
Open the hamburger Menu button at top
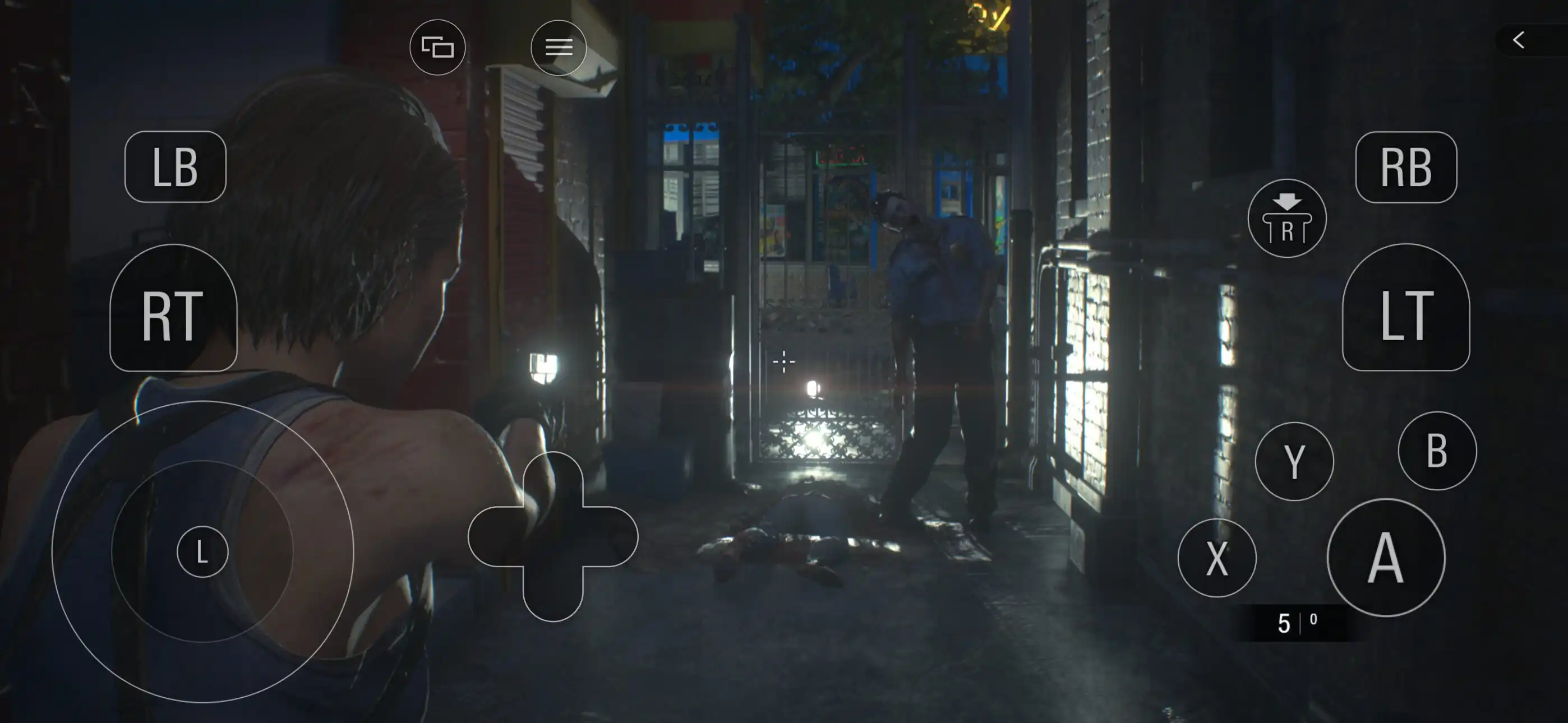coord(558,47)
